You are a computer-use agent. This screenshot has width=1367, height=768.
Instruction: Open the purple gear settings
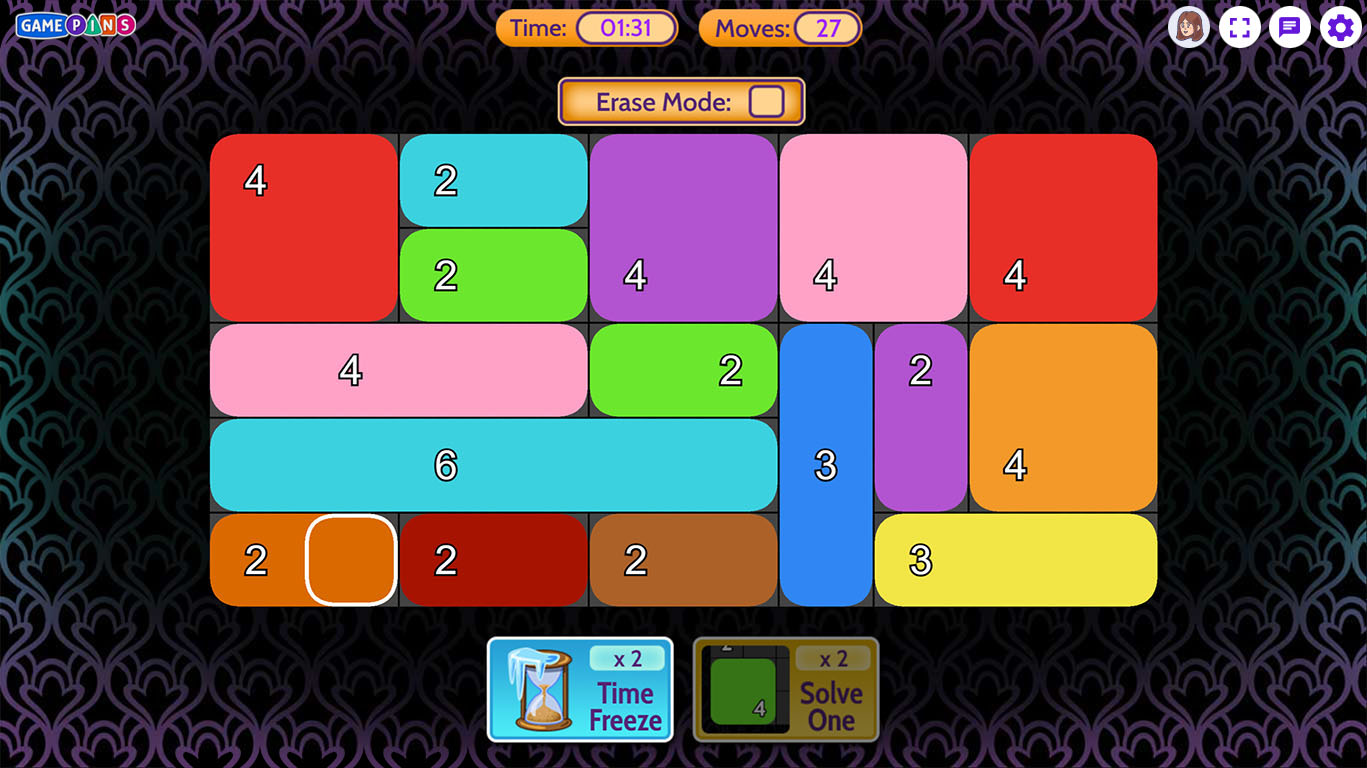pyautogui.click(x=1340, y=27)
